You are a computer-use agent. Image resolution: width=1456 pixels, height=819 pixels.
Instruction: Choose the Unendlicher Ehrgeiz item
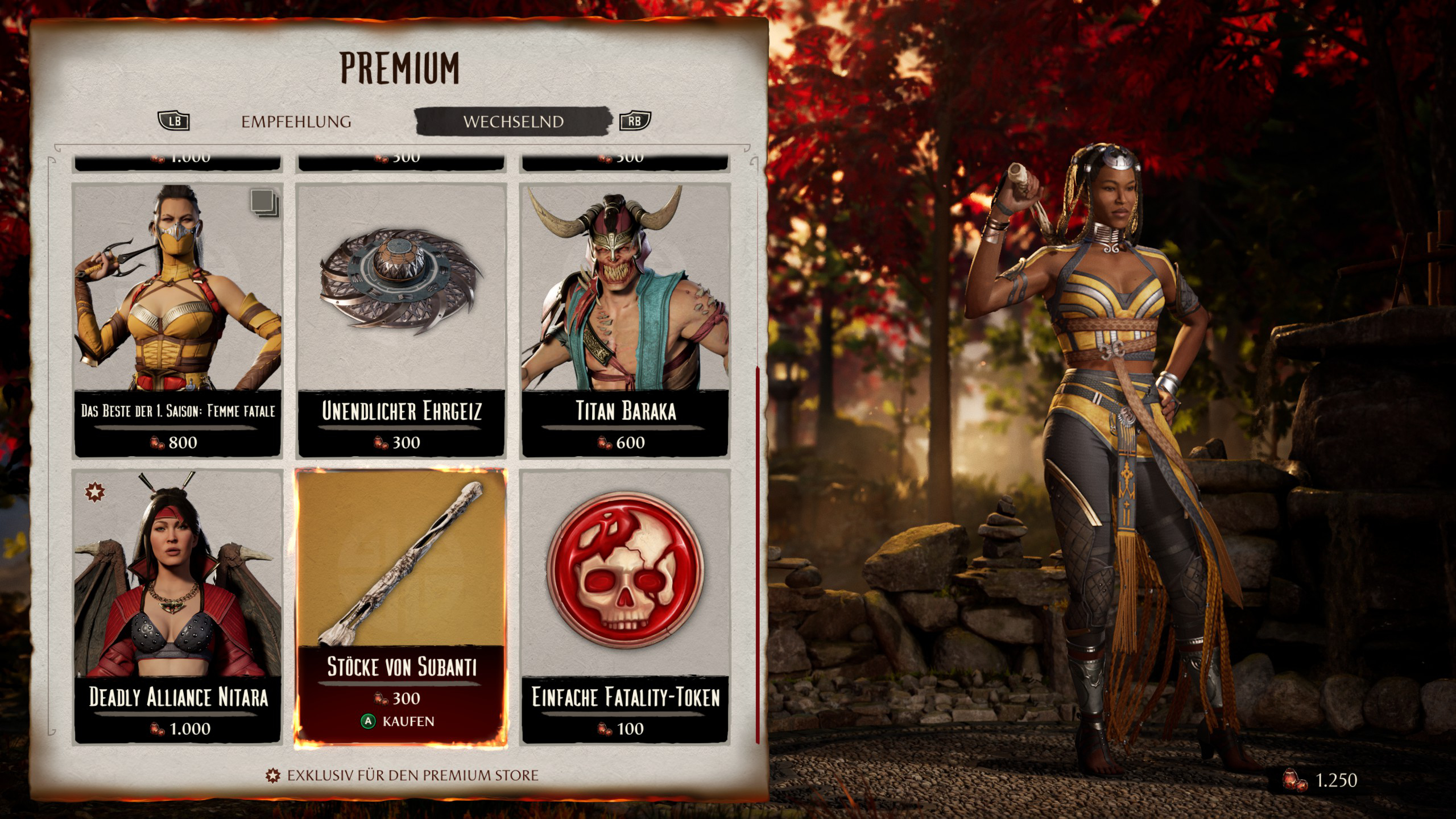(x=401, y=320)
